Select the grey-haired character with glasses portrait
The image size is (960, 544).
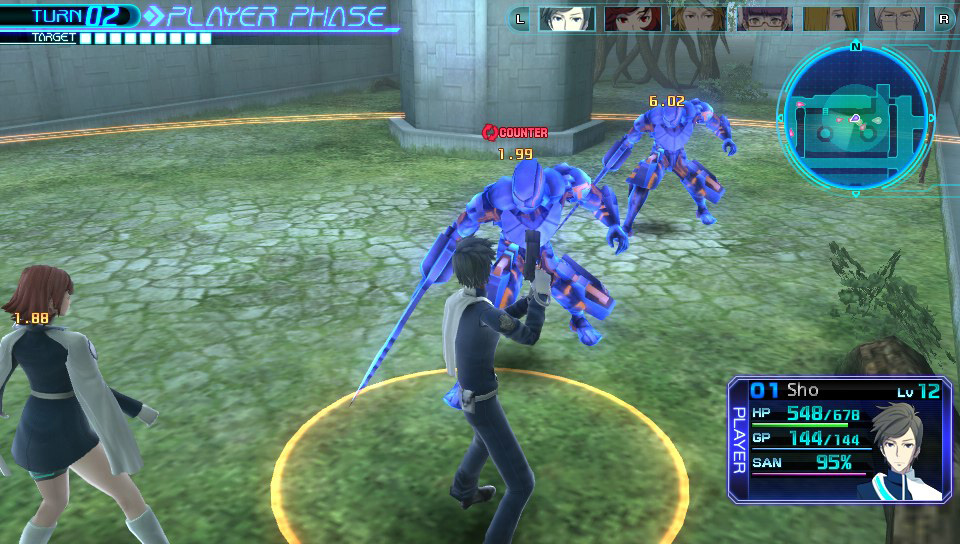(896, 18)
